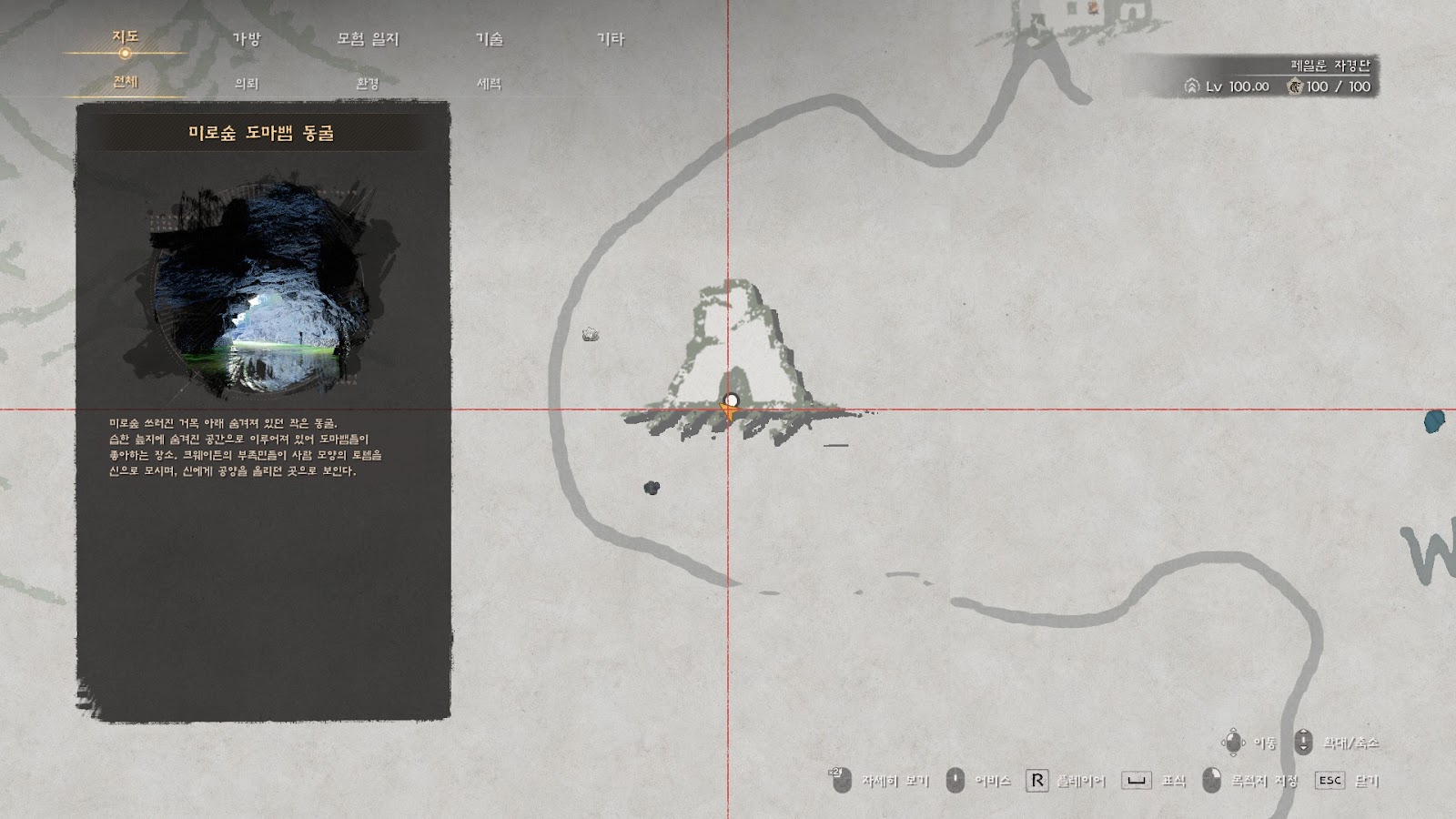Click the blue marker at the map edge
Viewport: 1456px width, 819px height.
tap(1434, 421)
